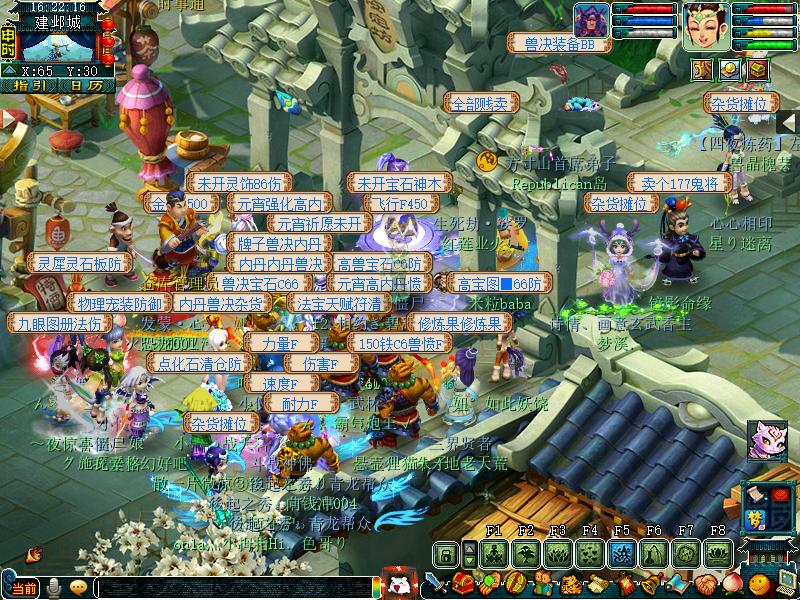
Task: Open the player character portrait
Action: [706, 25]
